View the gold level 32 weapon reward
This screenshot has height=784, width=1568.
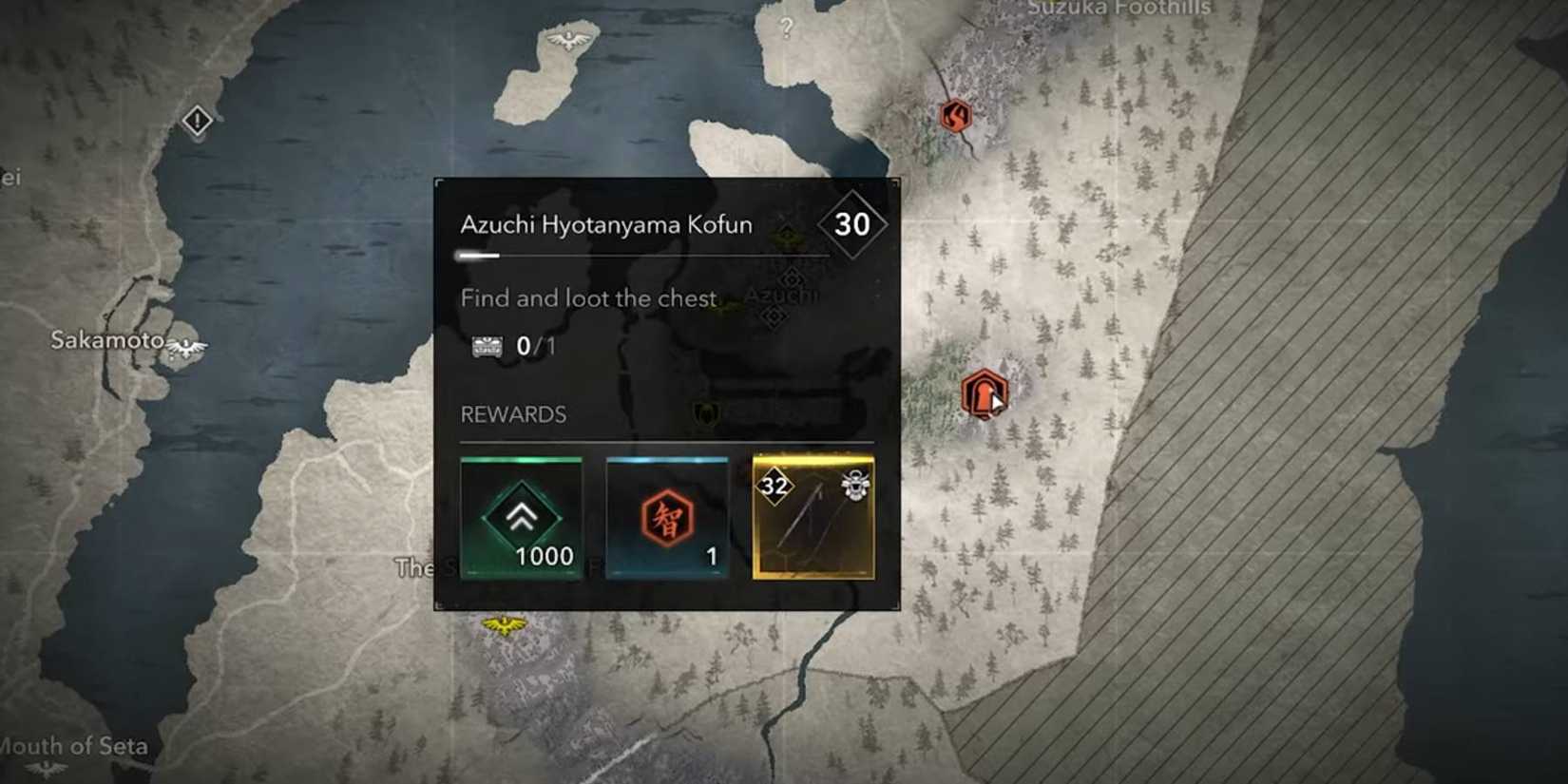pos(813,518)
